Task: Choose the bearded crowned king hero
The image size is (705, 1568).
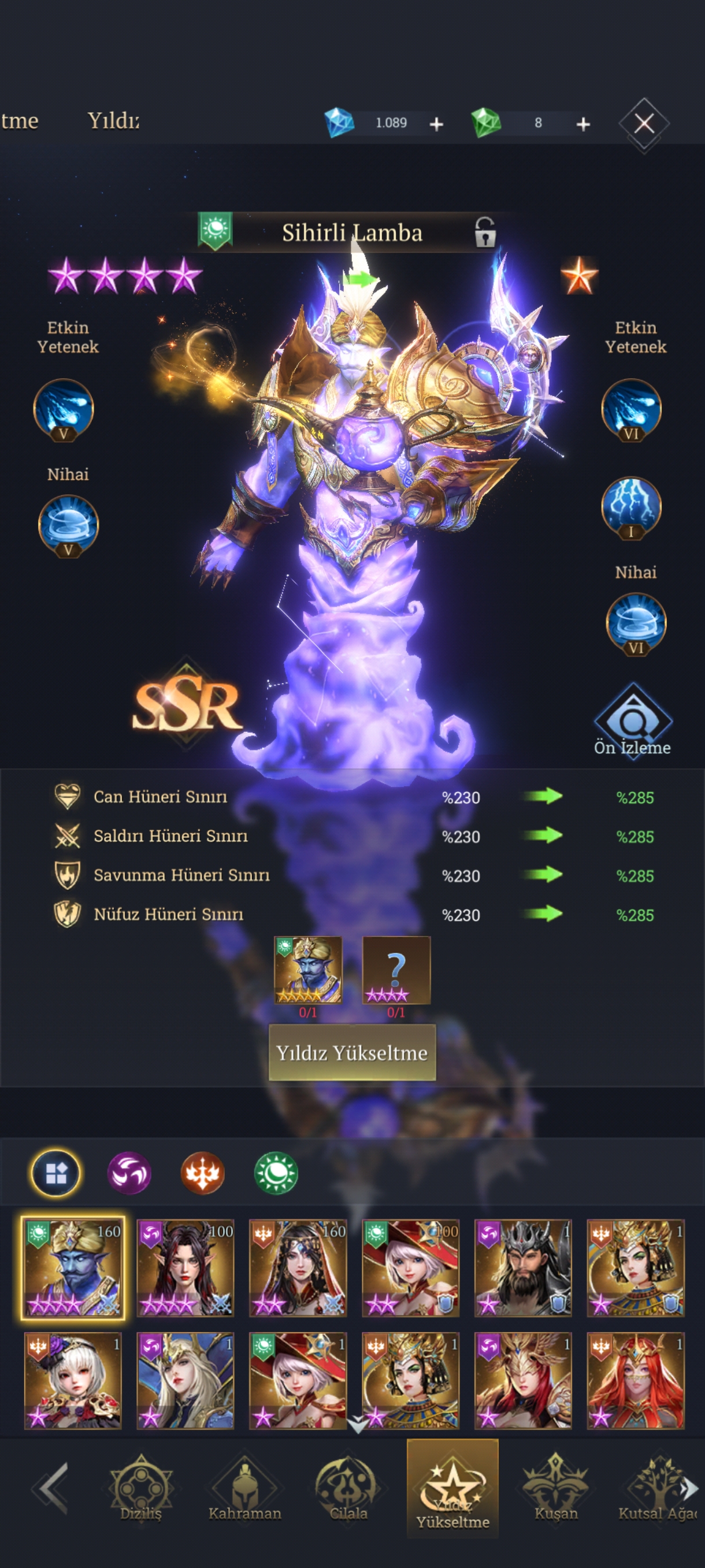Action: [x=522, y=1268]
